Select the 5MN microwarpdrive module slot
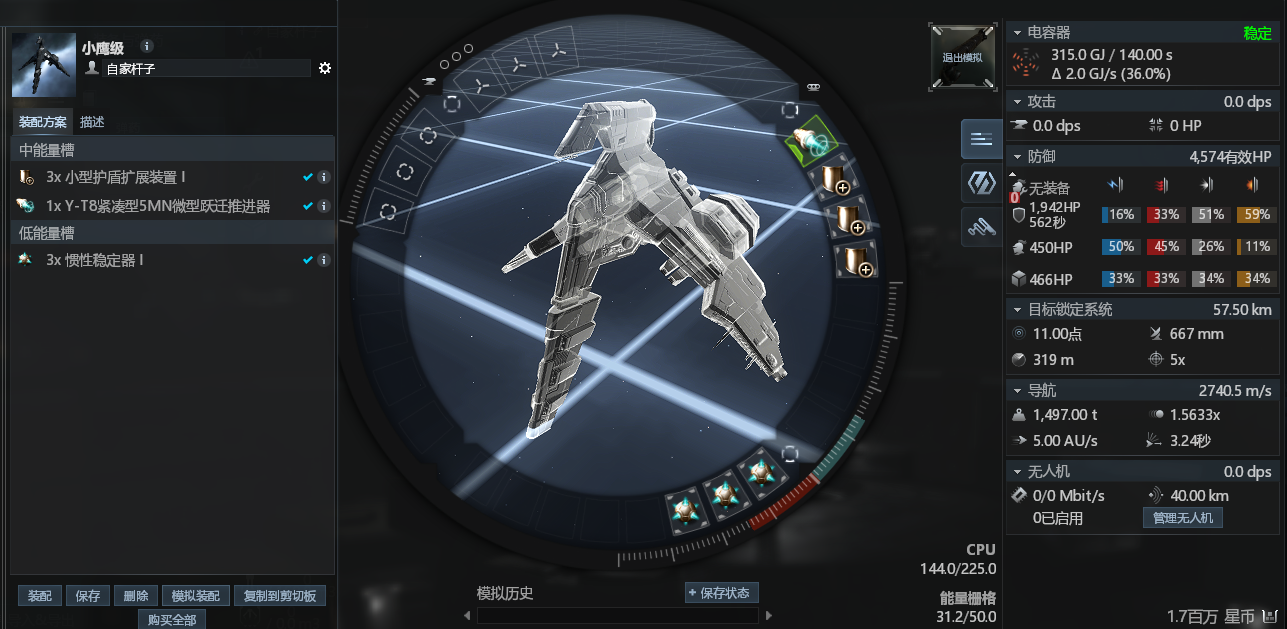This screenshot has height=629, width=1287. click(x=812, y=145)
